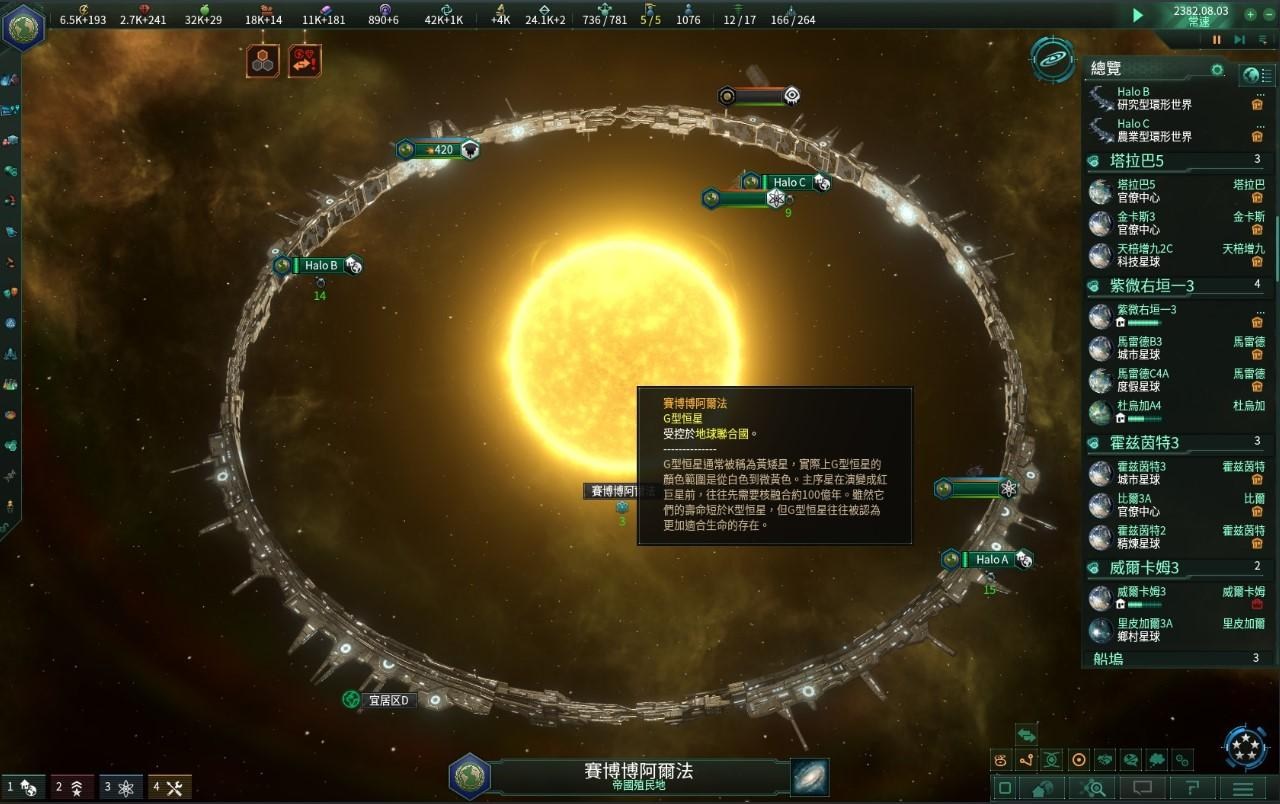
Task: Select the Halo A ring segment label
Action: pos(991,560)
